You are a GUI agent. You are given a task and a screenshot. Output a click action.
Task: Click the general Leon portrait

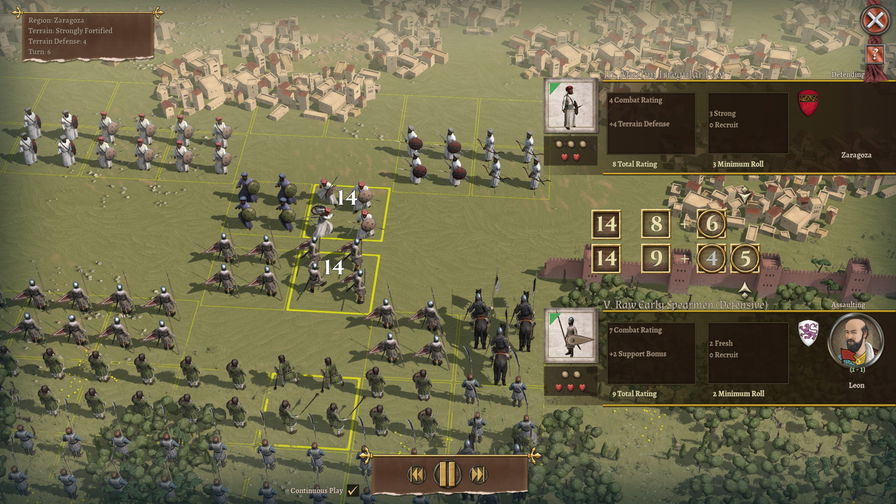click(x=855, y=342)
